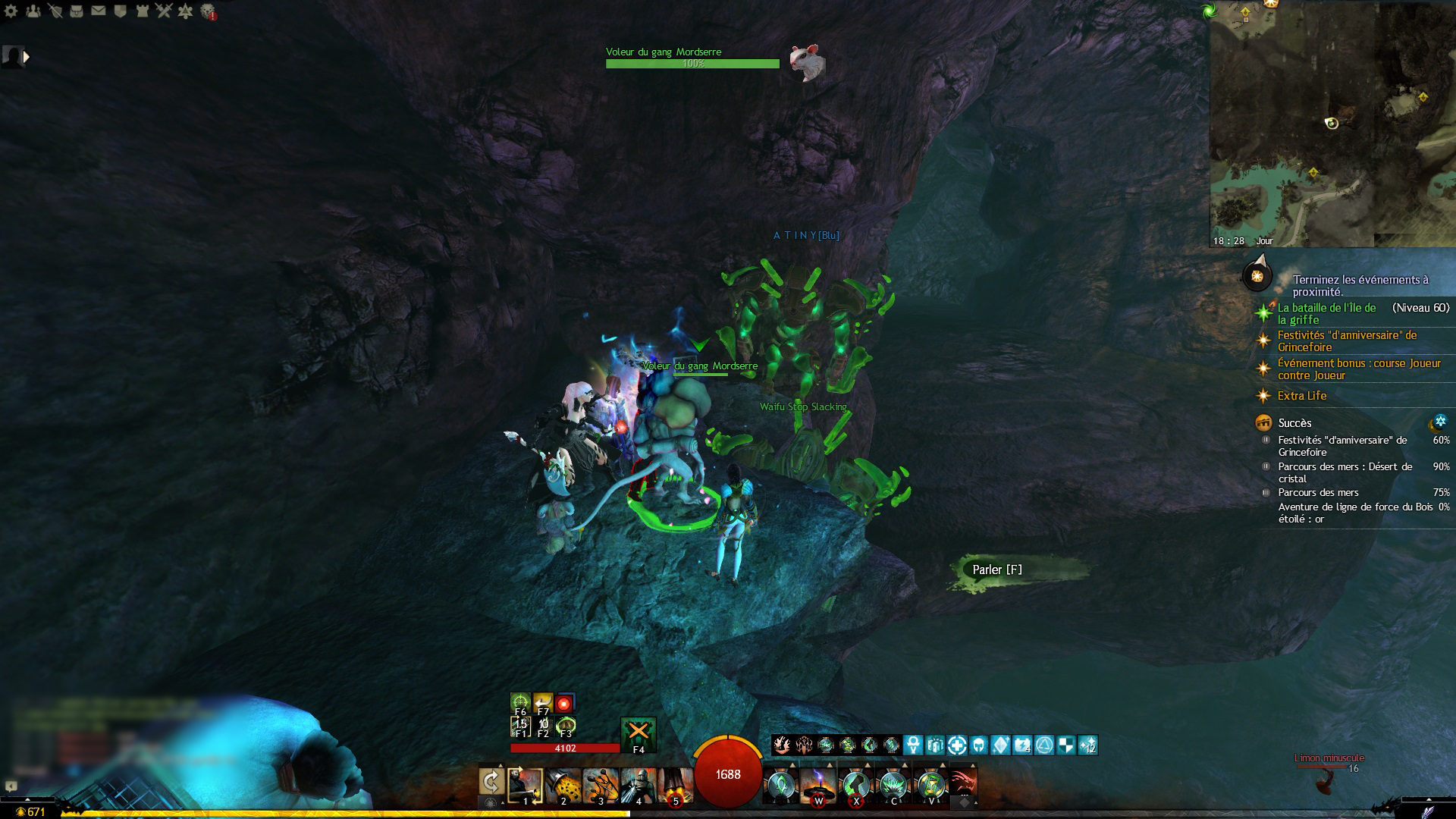Activate the green hourglass utility skill V
1456x819 pixels.
point(931,785)
